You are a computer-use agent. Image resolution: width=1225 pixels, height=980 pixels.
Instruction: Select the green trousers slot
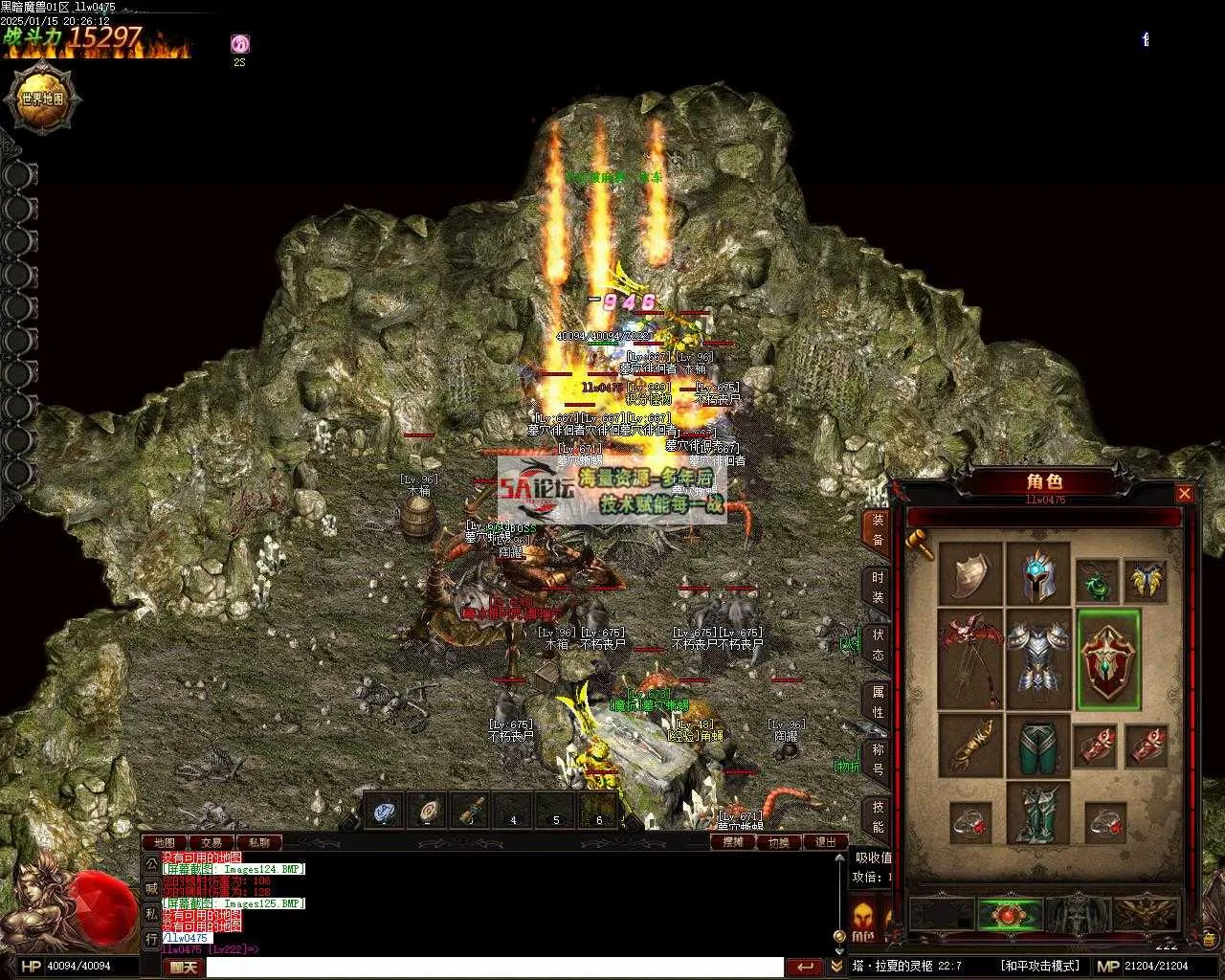(x=1037, y=746)
